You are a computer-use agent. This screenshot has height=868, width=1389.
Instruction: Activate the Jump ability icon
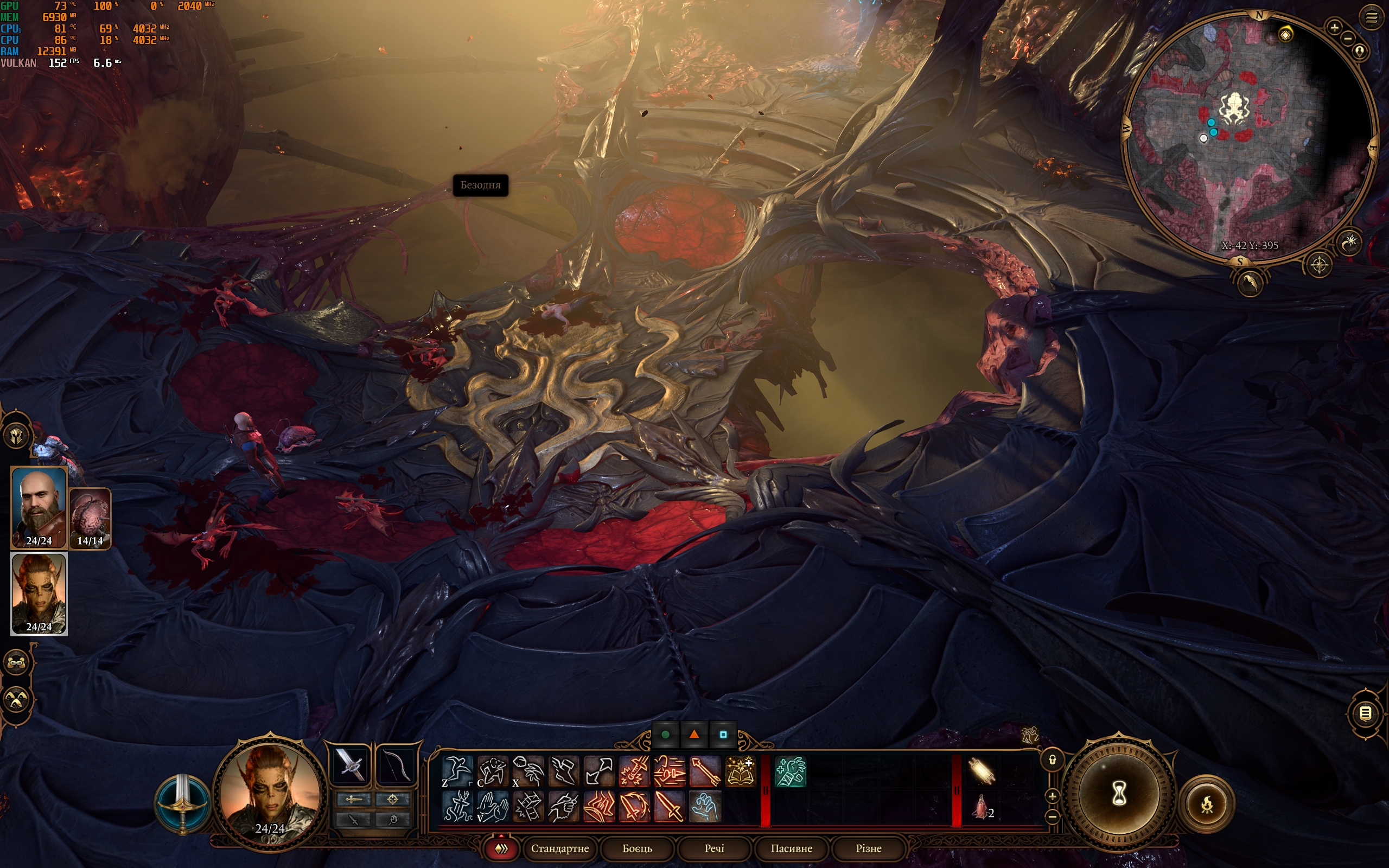coord(457,771)
